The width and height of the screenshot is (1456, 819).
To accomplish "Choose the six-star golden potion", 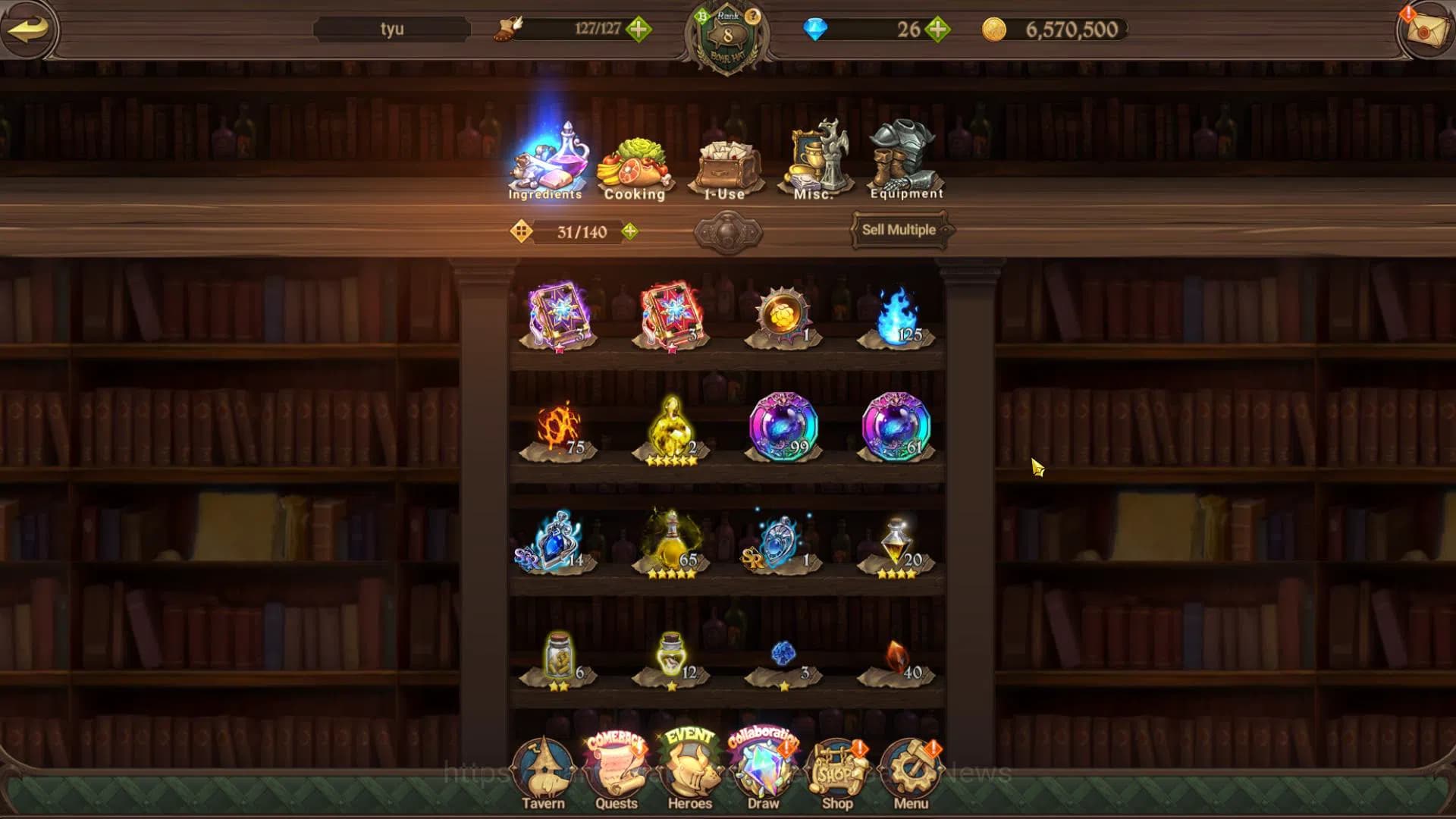I will click(670, 429).
